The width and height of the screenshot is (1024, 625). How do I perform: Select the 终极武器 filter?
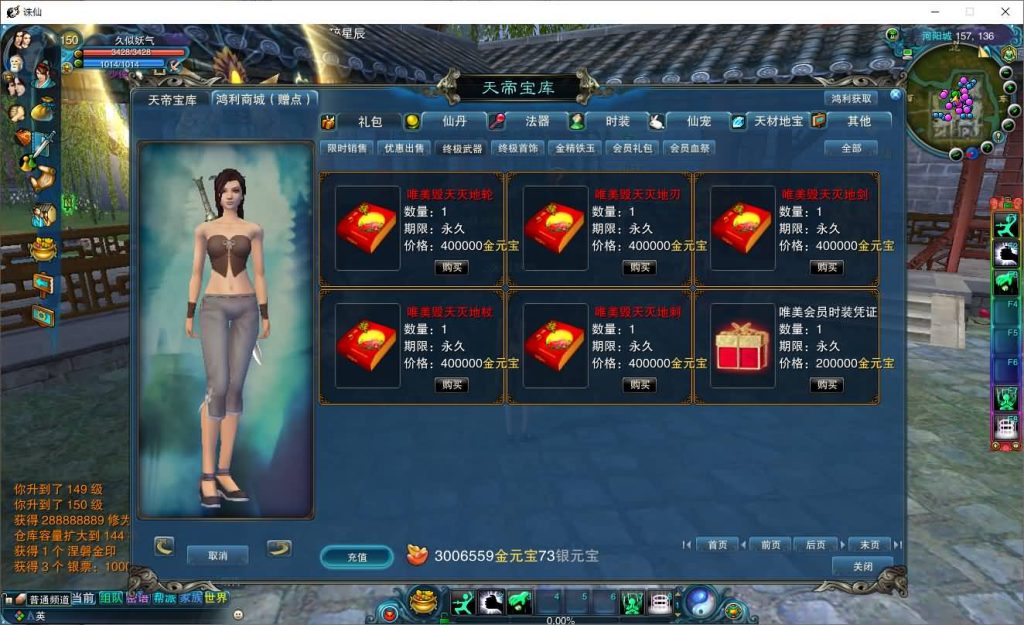click(462, 148)
